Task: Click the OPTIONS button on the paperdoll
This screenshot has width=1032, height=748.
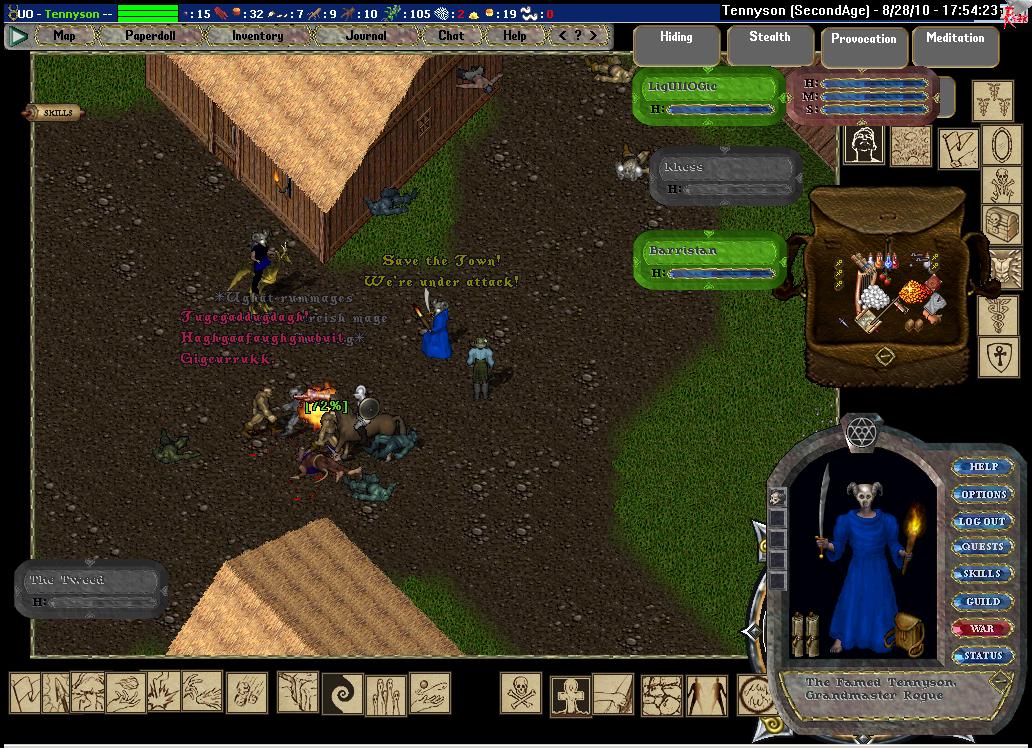Action: (983, 494)
